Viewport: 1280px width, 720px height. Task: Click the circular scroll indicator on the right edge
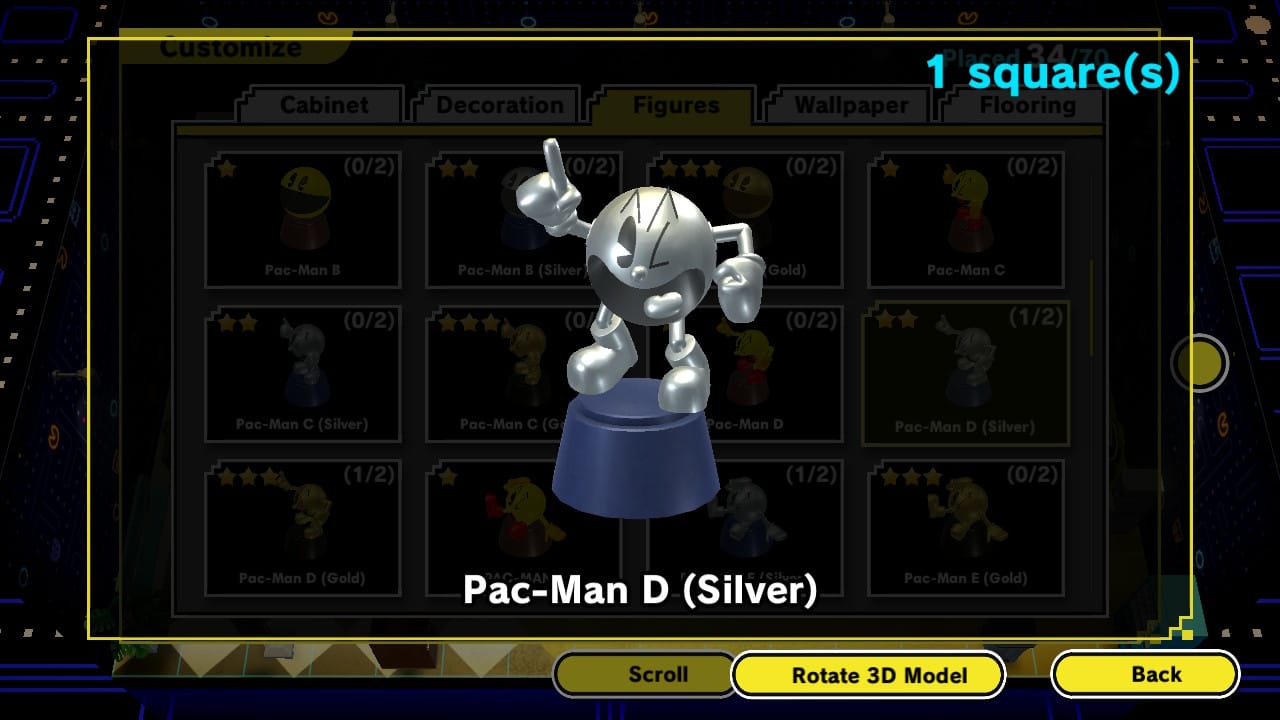pos(1199,363)
